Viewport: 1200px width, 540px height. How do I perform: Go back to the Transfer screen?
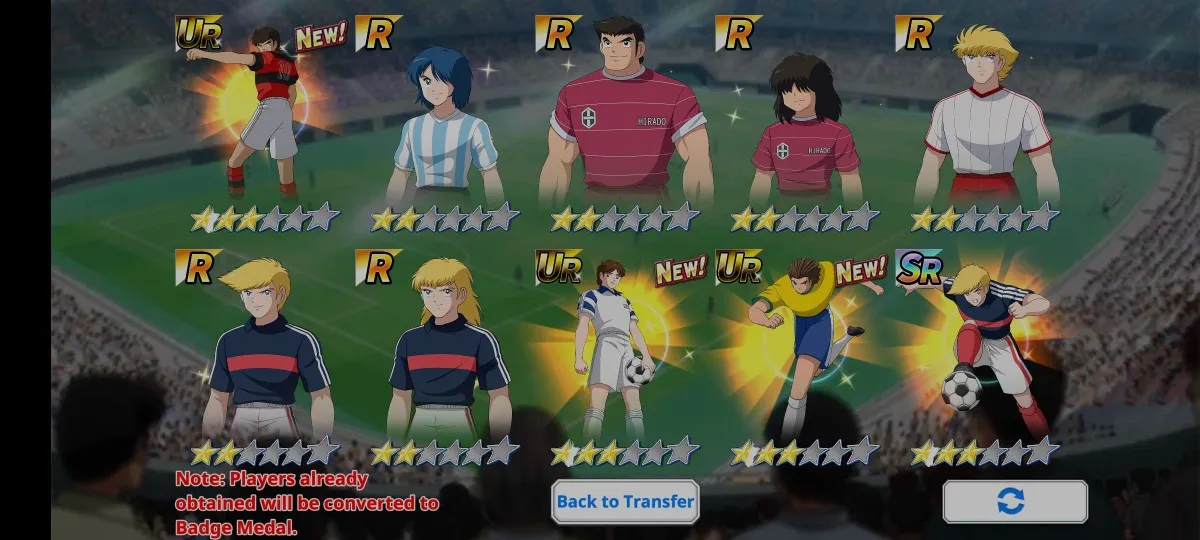tap(625, 502)
